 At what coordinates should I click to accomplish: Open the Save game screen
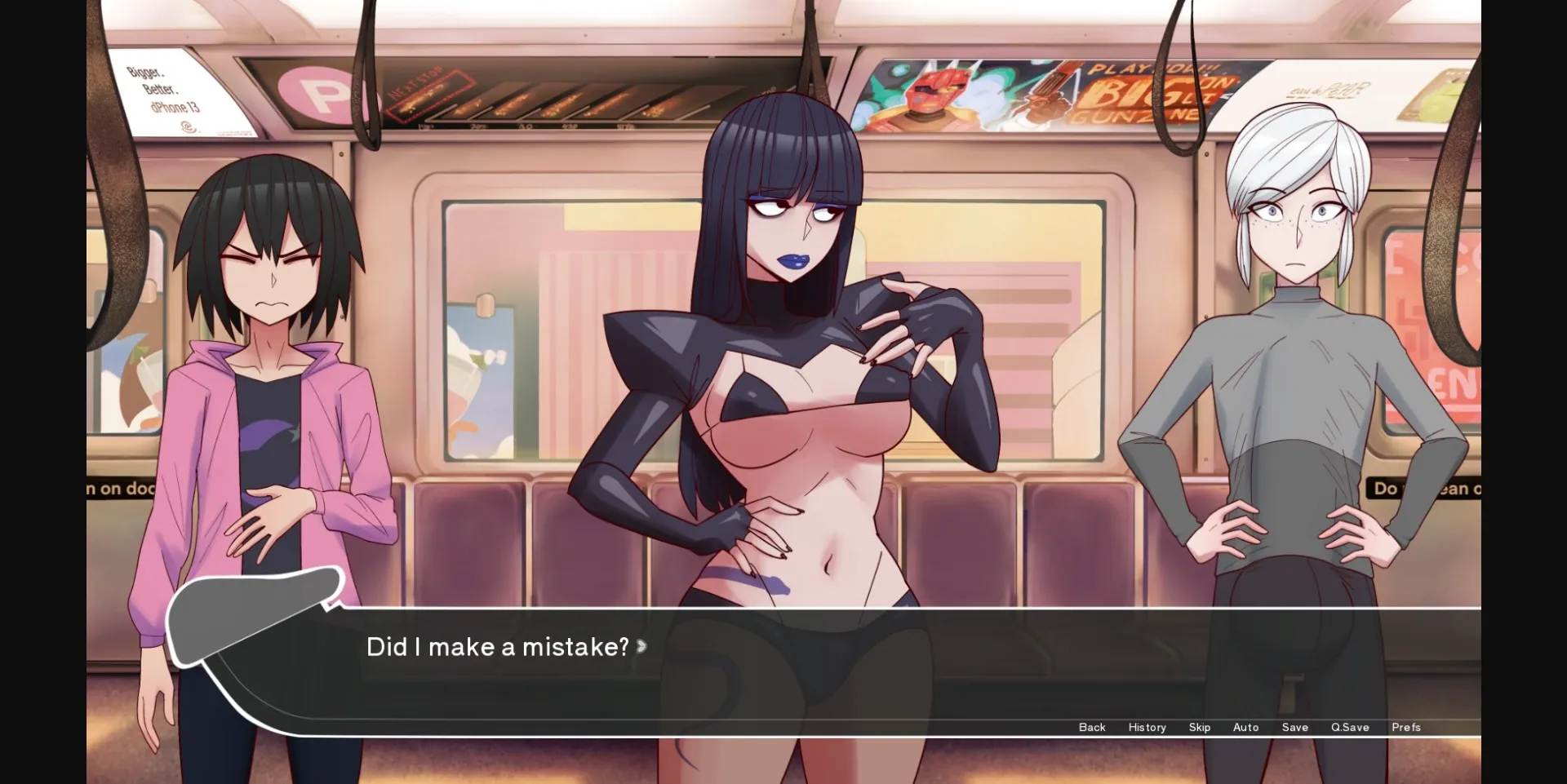[1295, 727]
